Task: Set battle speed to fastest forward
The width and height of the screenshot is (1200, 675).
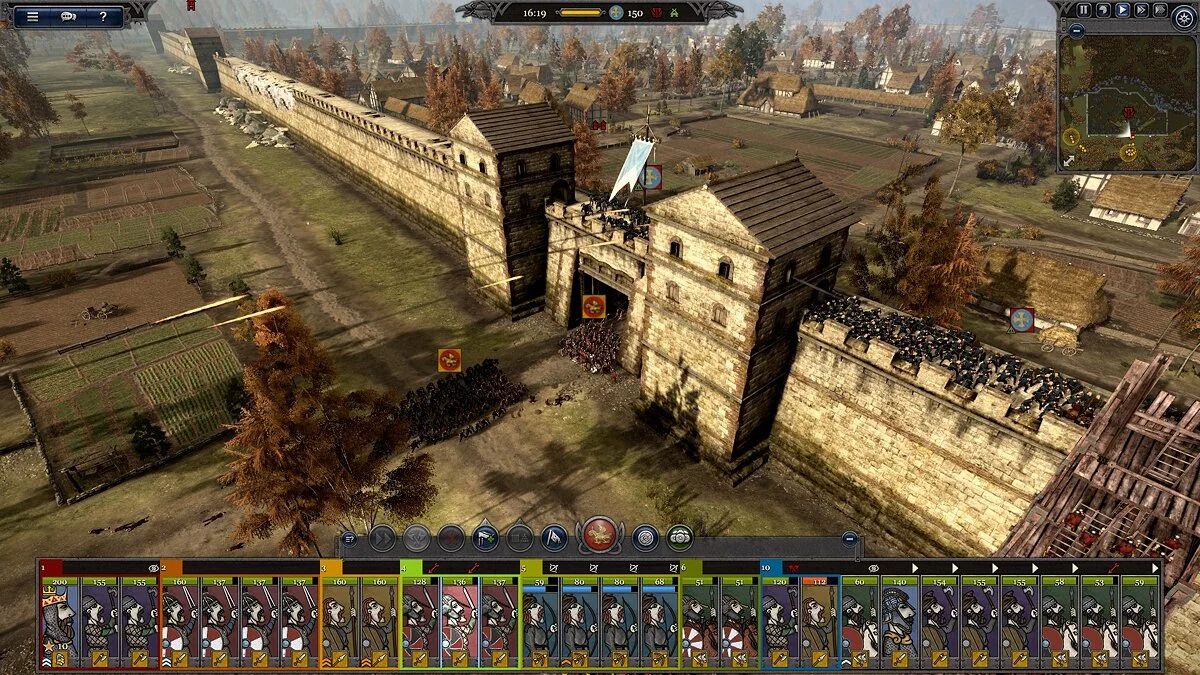Action: [1161, 10]
